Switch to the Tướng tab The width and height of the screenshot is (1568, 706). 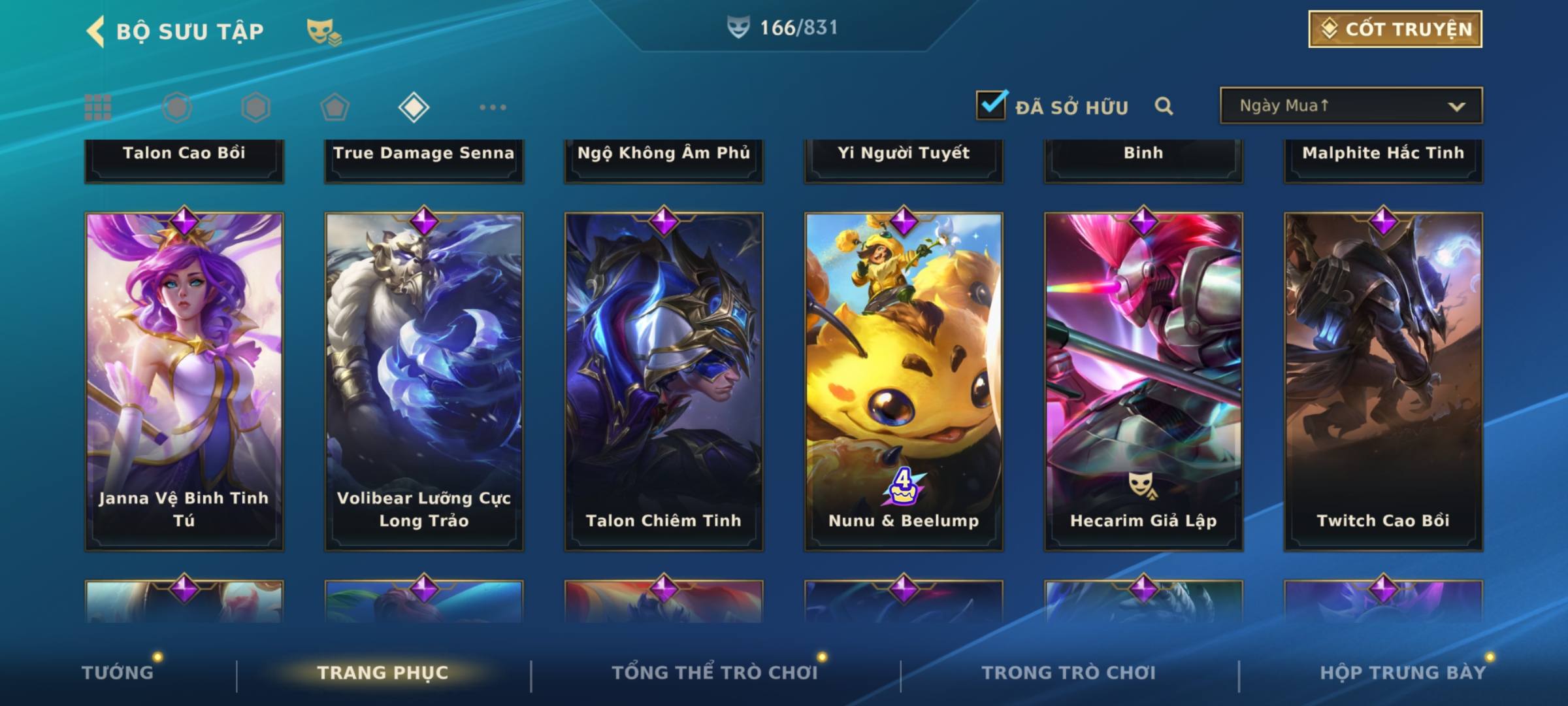pyautogui.click(x=118, y=673)
